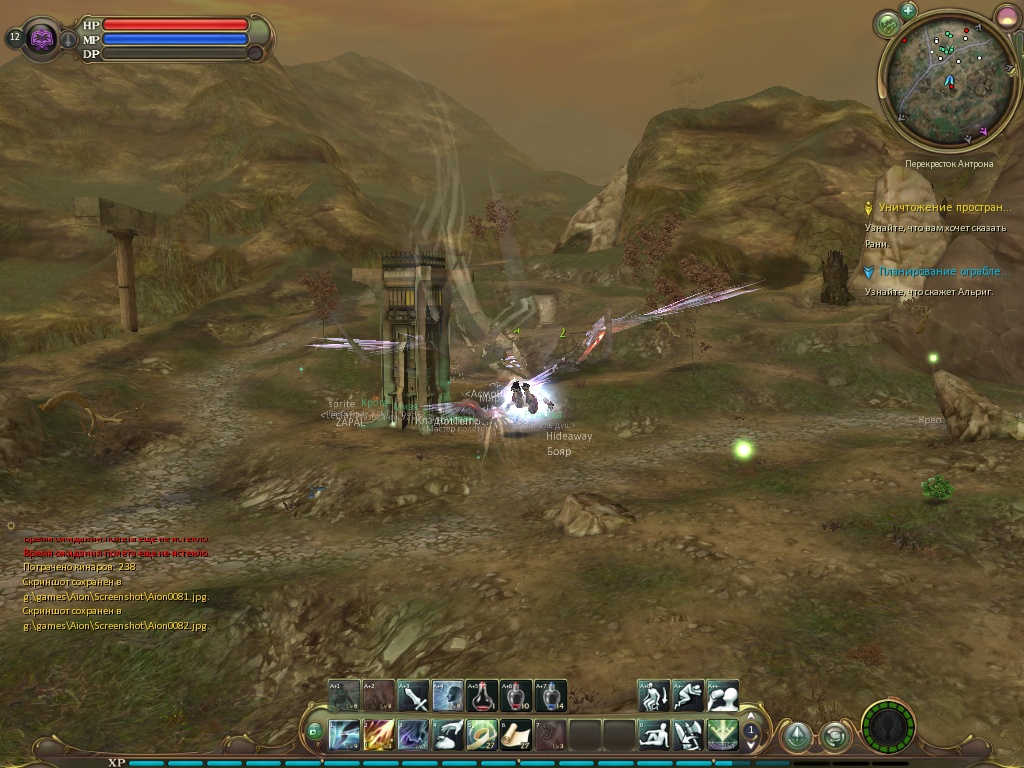1024x768 pixels.
Task: Toggle the green lock button left of hotbar
Action: click(x=315, y=732)
